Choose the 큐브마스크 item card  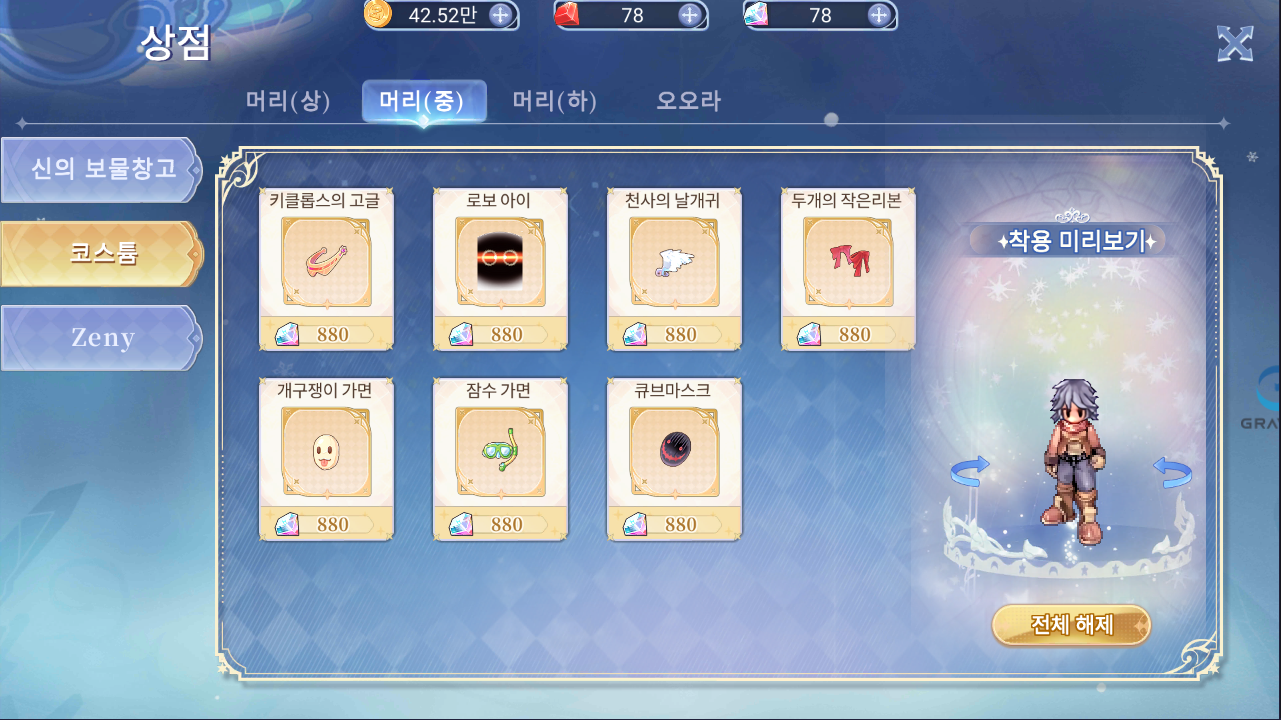coord(674,458)
